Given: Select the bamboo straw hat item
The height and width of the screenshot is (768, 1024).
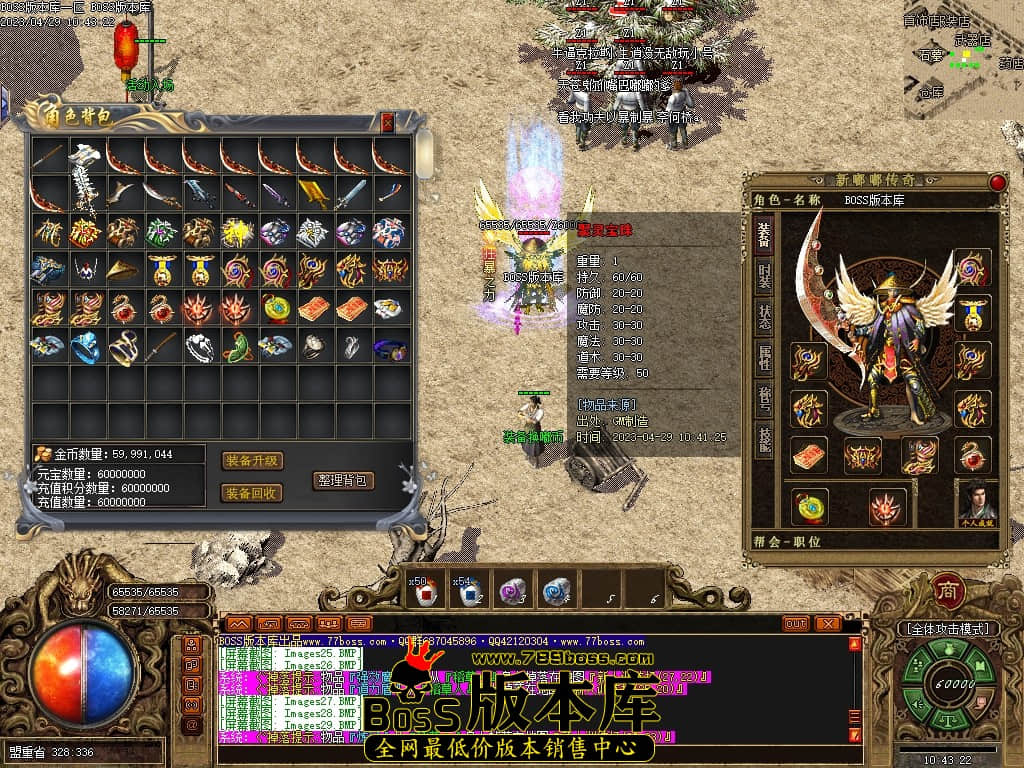Looking at the screenshot, I should (125, 270).
